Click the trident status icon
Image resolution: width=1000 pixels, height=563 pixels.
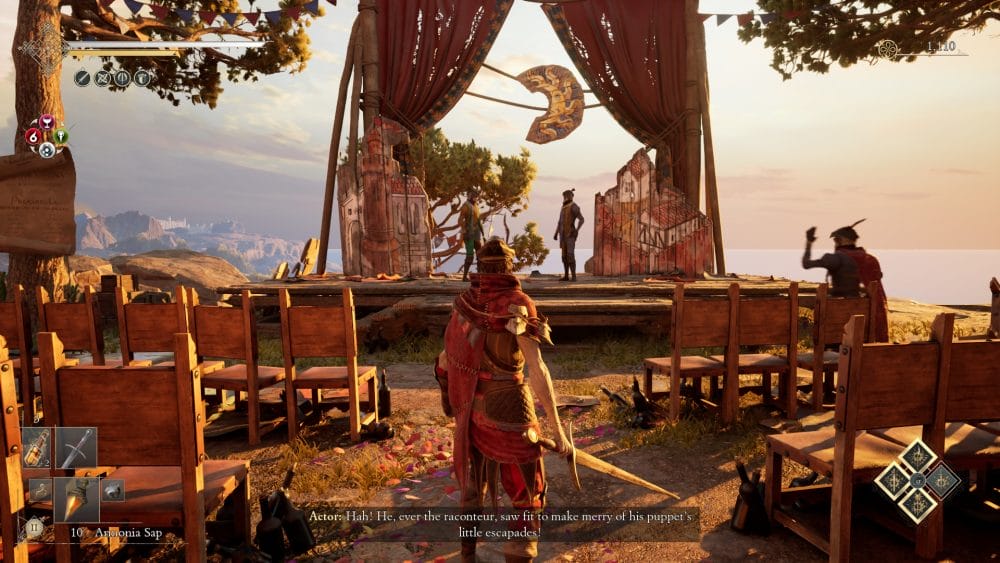point(122,78)
